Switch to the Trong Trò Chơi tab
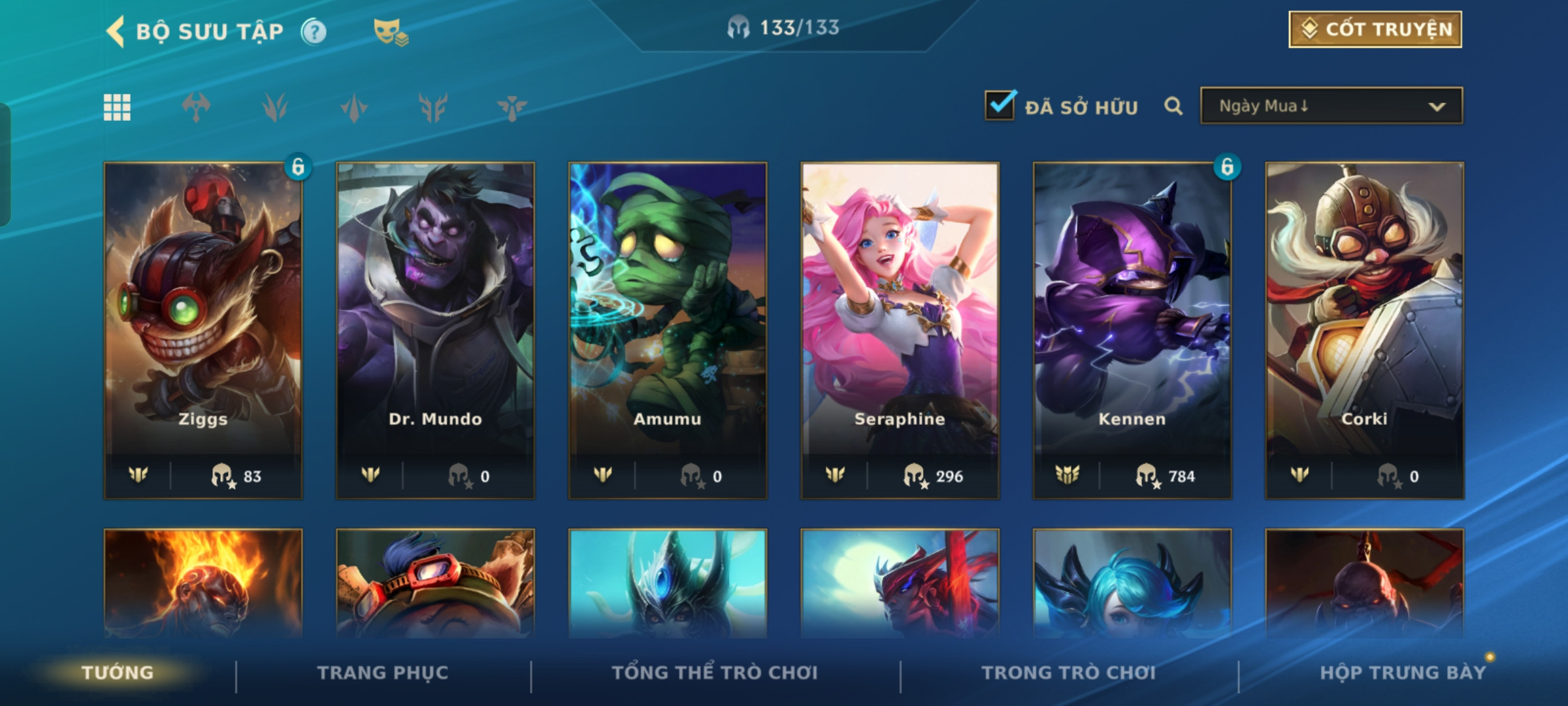Screen dimensions: 1568x706 pyautogui.click(x=1069, y=673)
